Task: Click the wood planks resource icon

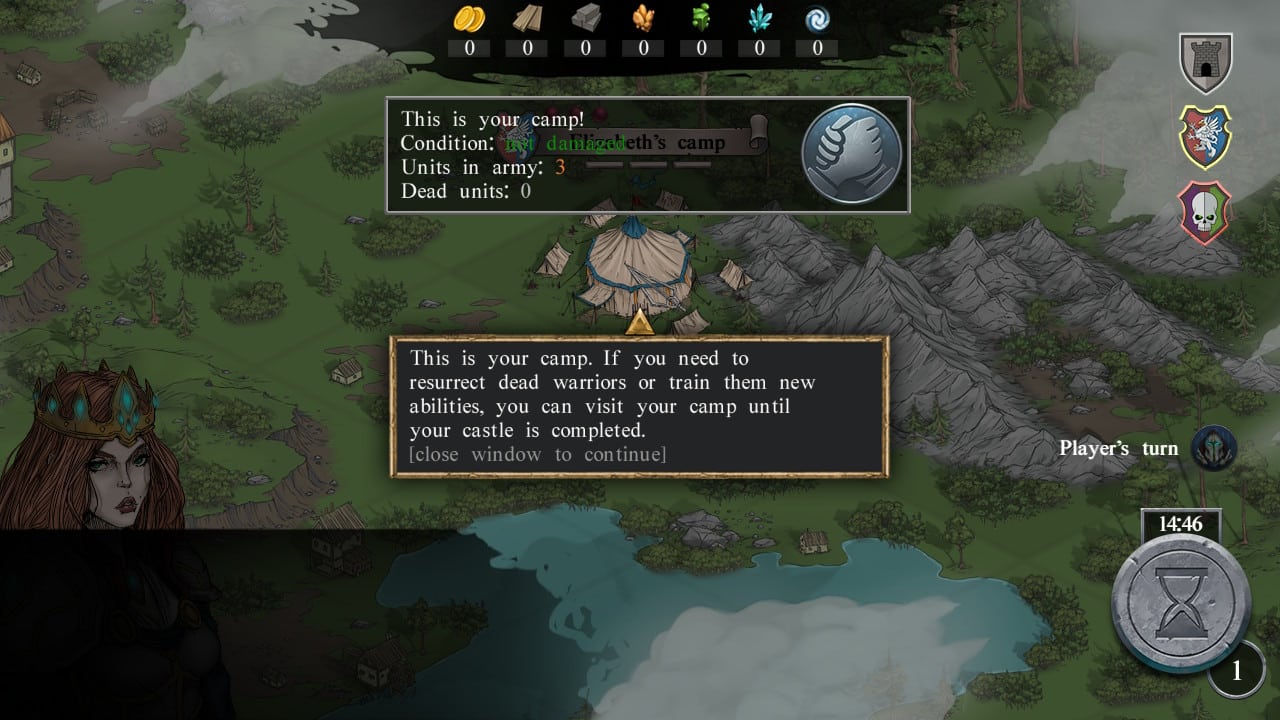Action: (x=527, y=19)
